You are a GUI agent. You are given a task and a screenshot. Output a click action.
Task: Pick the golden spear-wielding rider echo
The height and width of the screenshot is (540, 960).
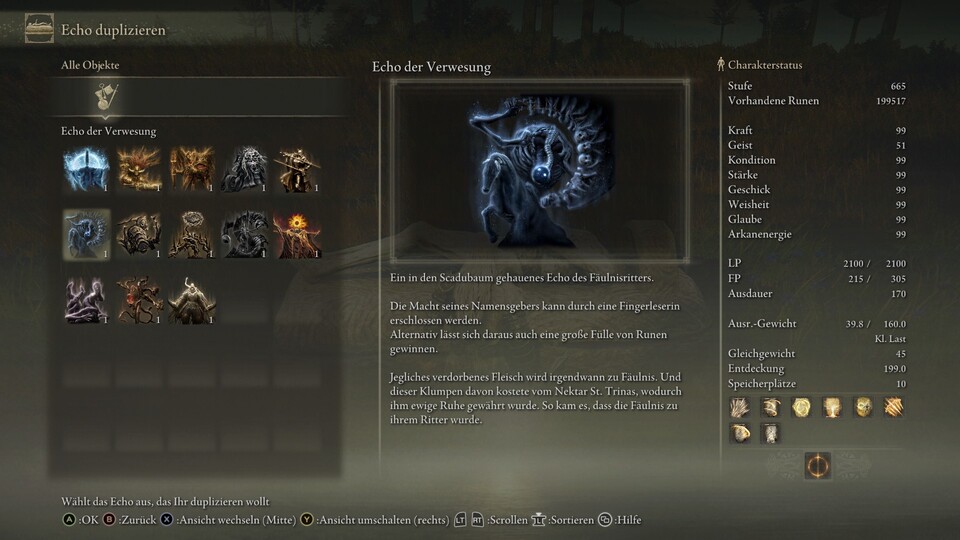click(298, 169)
